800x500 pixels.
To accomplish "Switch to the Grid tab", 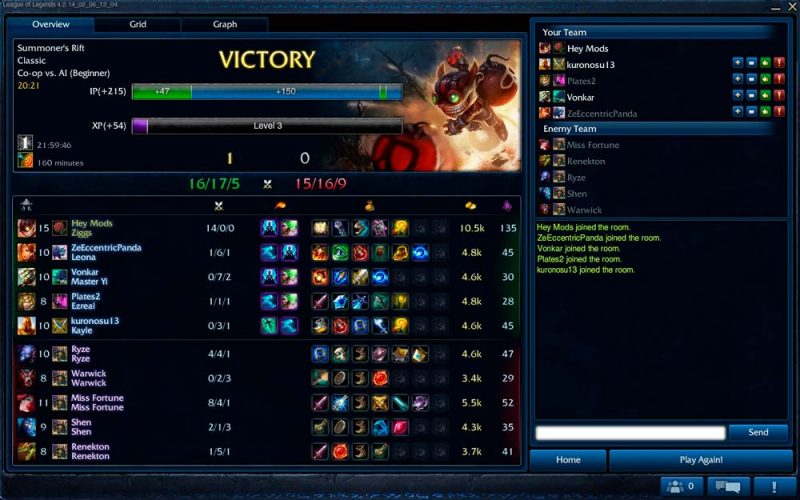I will point(138,24).
